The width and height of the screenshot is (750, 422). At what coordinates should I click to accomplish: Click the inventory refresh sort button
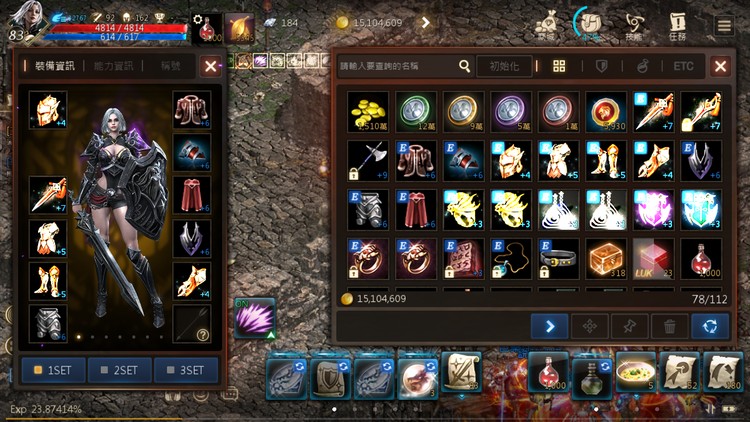point(710,325)
